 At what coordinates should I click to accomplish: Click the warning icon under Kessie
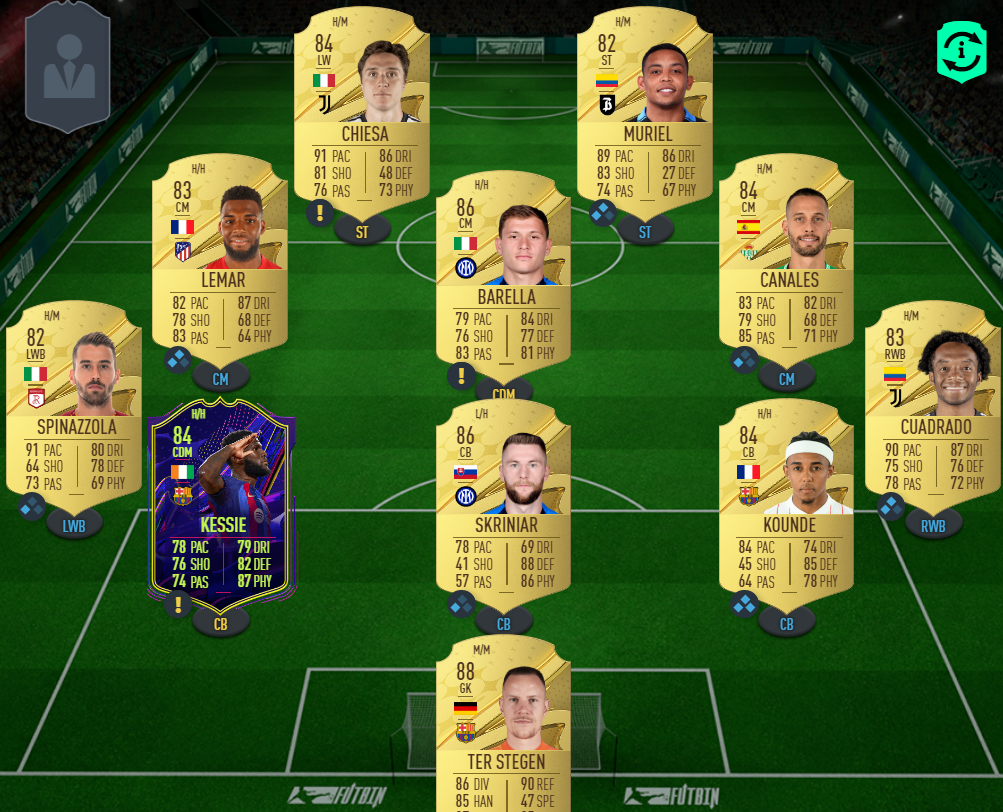178,603
